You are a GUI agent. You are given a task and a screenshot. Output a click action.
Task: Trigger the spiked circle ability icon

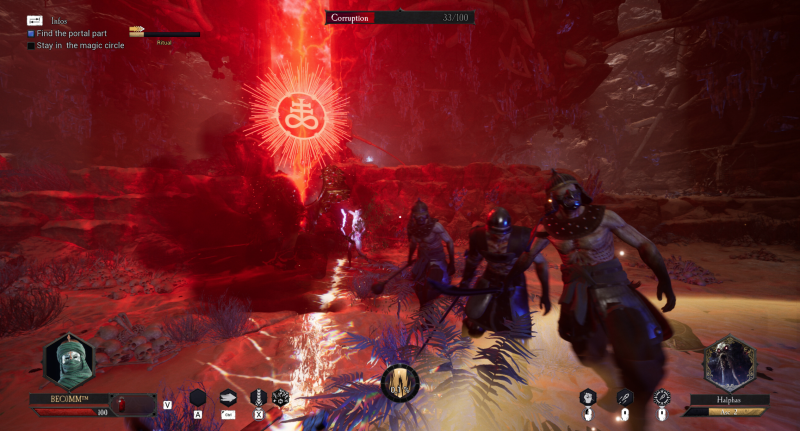point(280,397)
